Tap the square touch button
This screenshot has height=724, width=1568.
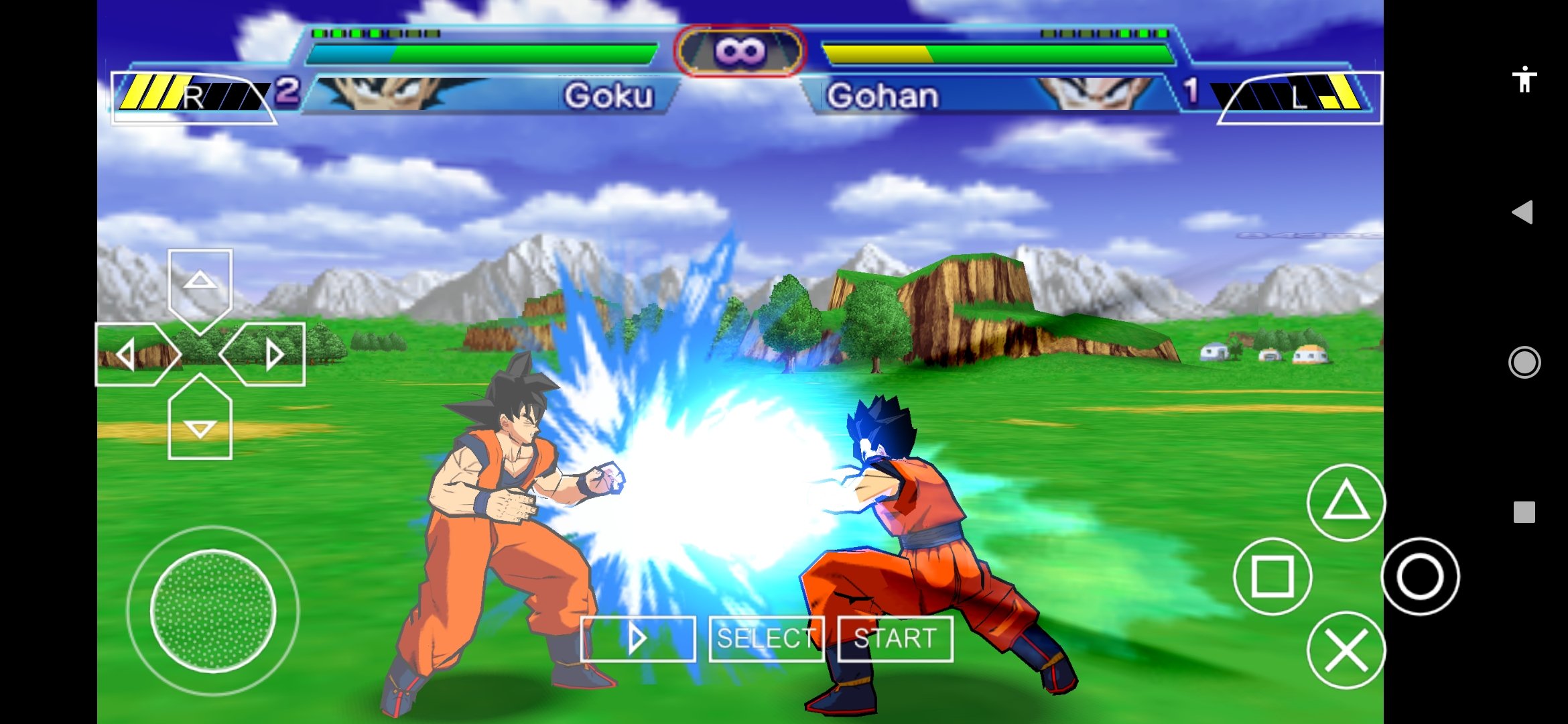(x=1272, y=577)
